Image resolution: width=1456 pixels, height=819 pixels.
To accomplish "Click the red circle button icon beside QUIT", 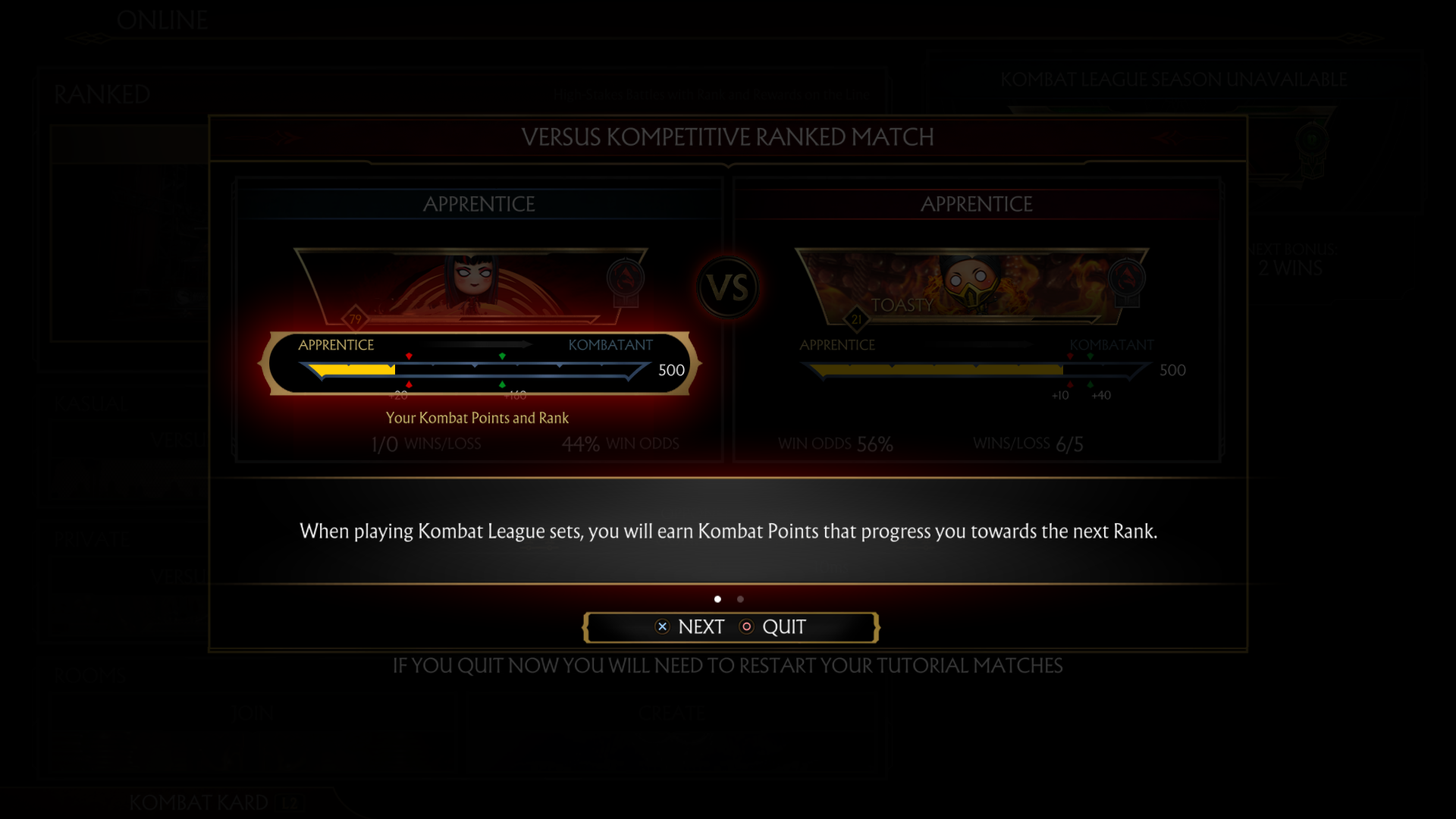I will click(x=746, y=627).
